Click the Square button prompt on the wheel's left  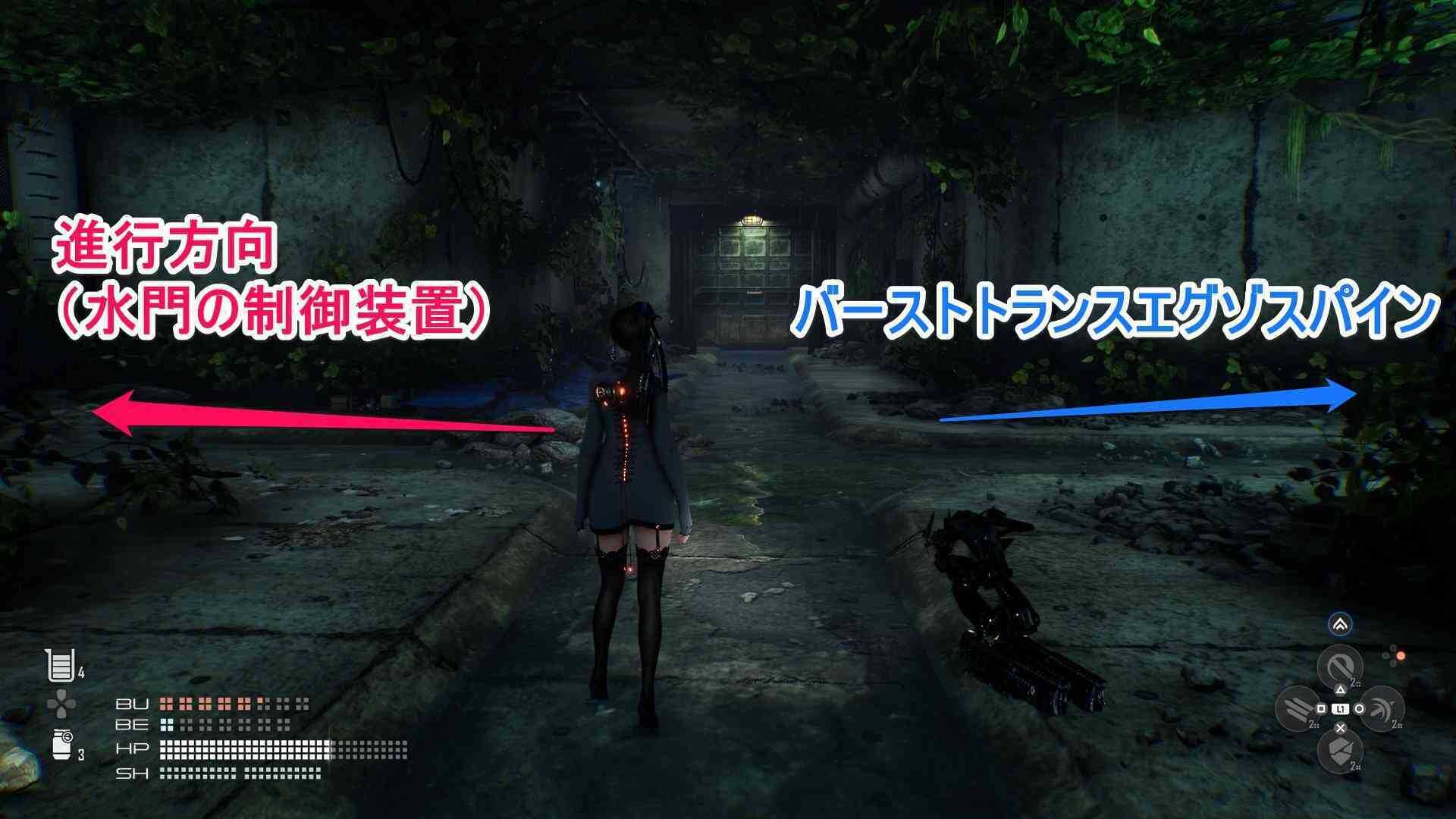point(1321,708)
